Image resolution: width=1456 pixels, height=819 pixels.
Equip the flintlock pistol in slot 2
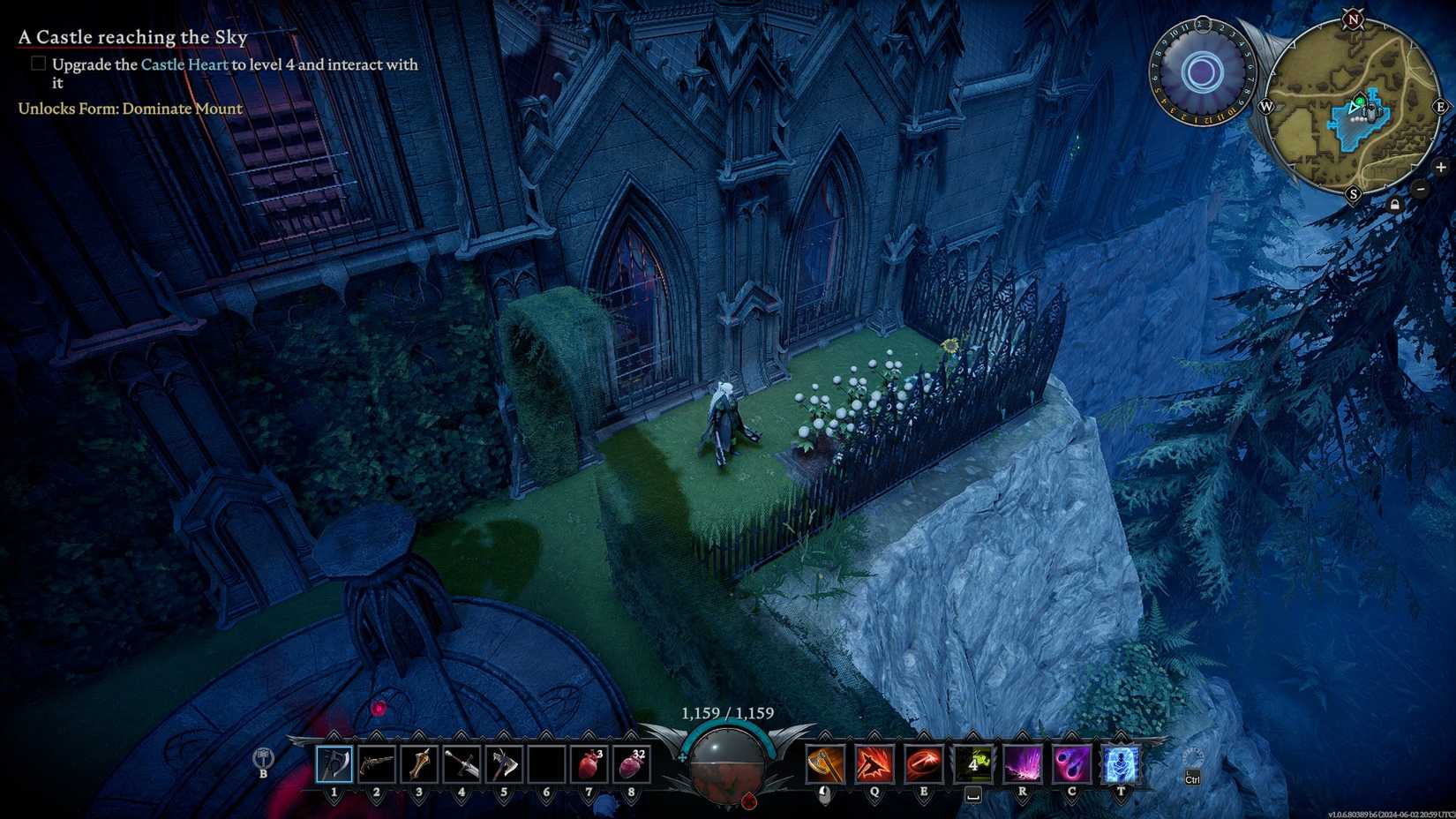click(376, 764)
